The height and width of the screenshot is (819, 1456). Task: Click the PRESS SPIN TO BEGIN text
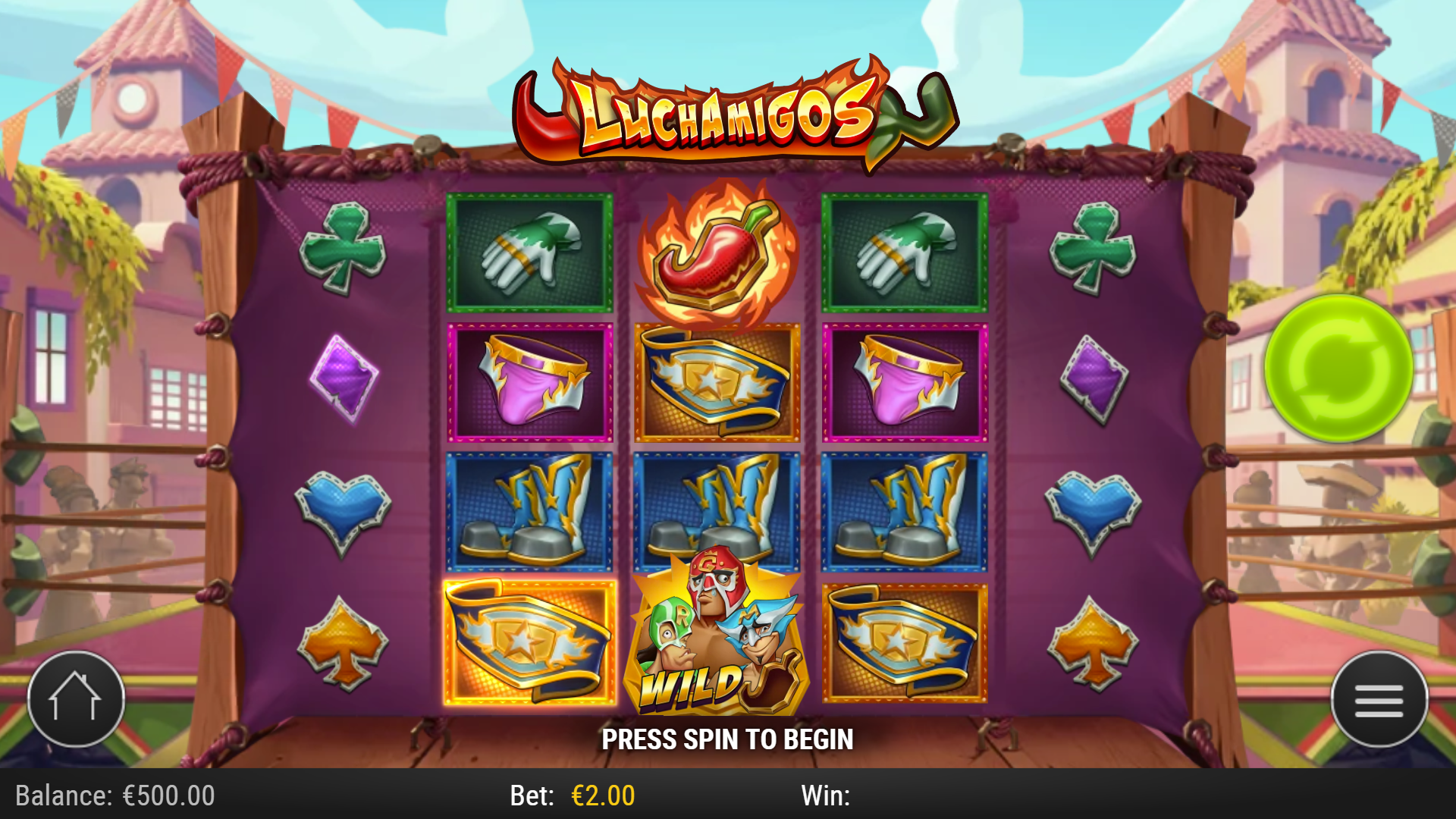(728, 738)
